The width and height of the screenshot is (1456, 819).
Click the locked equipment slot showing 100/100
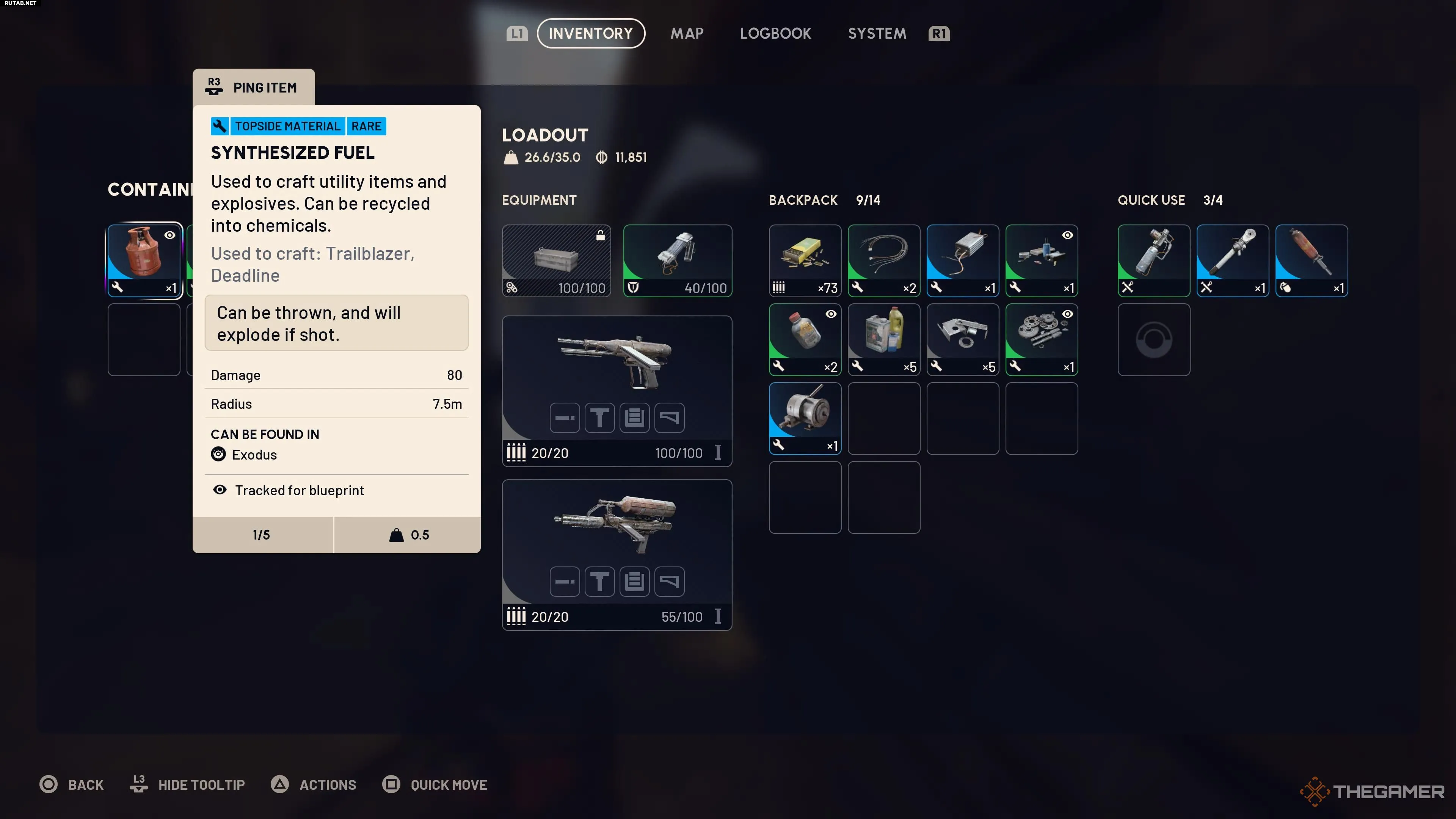pos(556,260)
